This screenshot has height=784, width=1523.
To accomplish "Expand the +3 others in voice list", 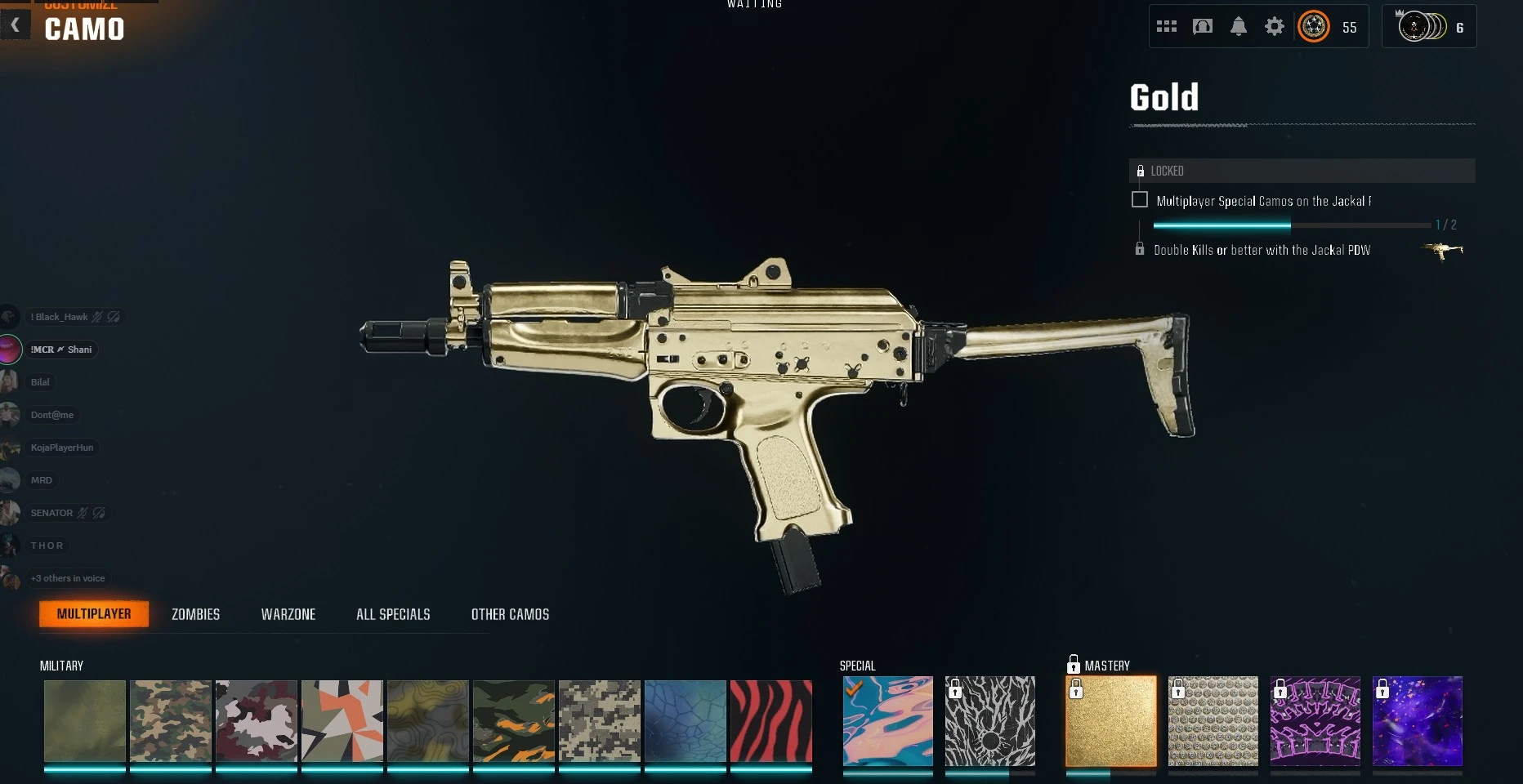I will pos(67,578).
